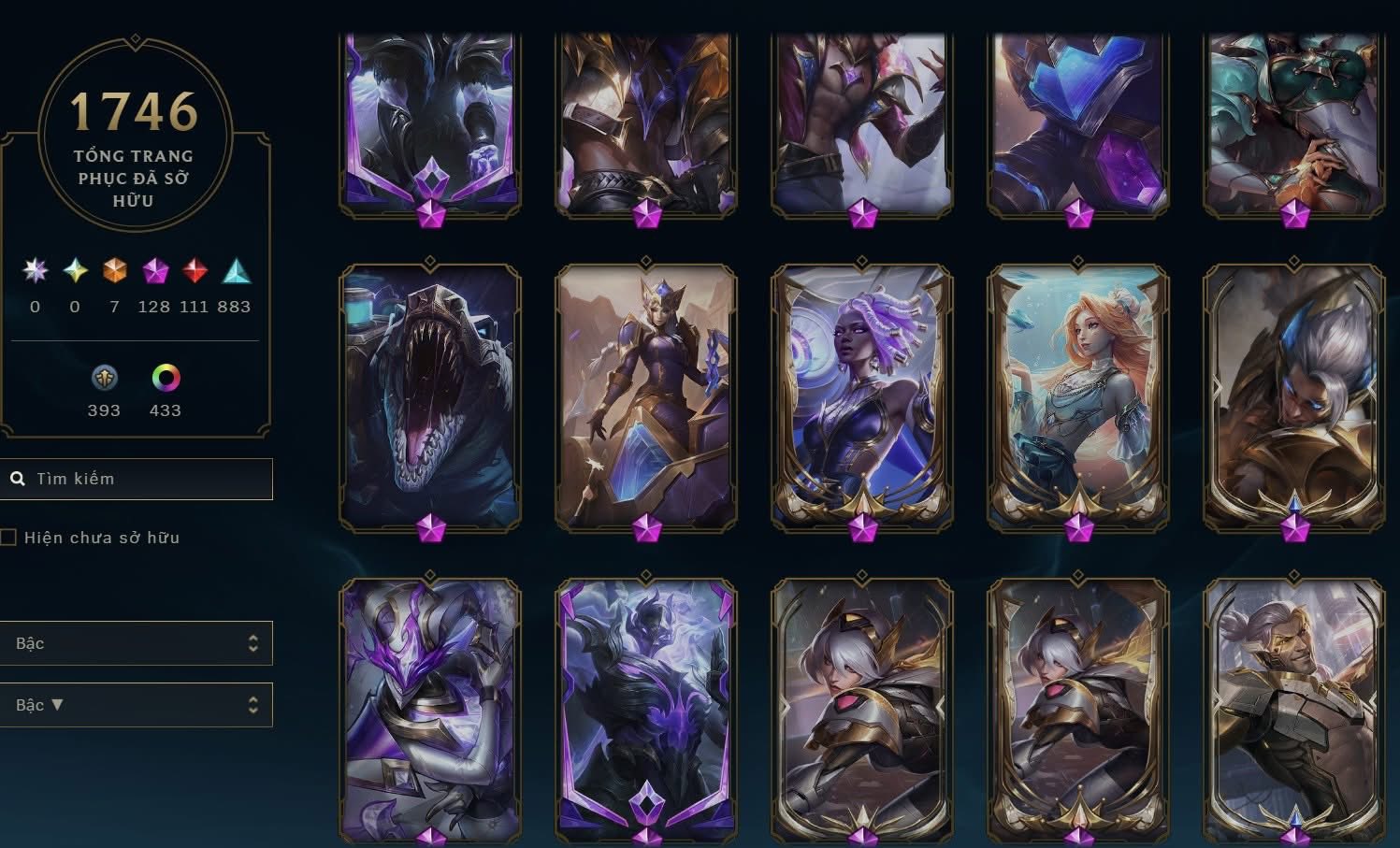Choose the purple-haired dark-skinned woman skin card
Image resolution: width=1400 pixels, height=848 pixels.
[861, 397]
